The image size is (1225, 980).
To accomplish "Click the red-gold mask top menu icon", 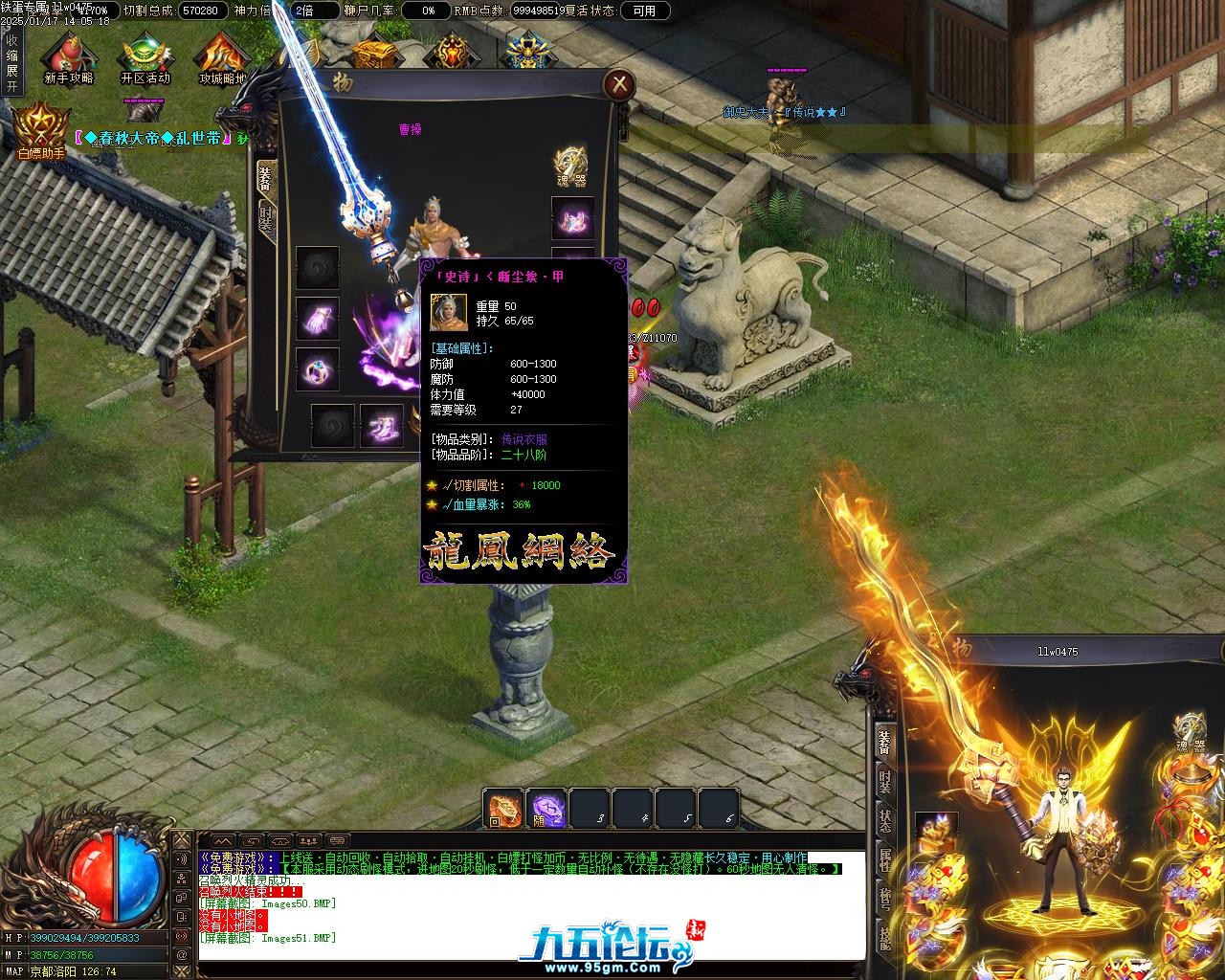I will [x=451, y=52].
